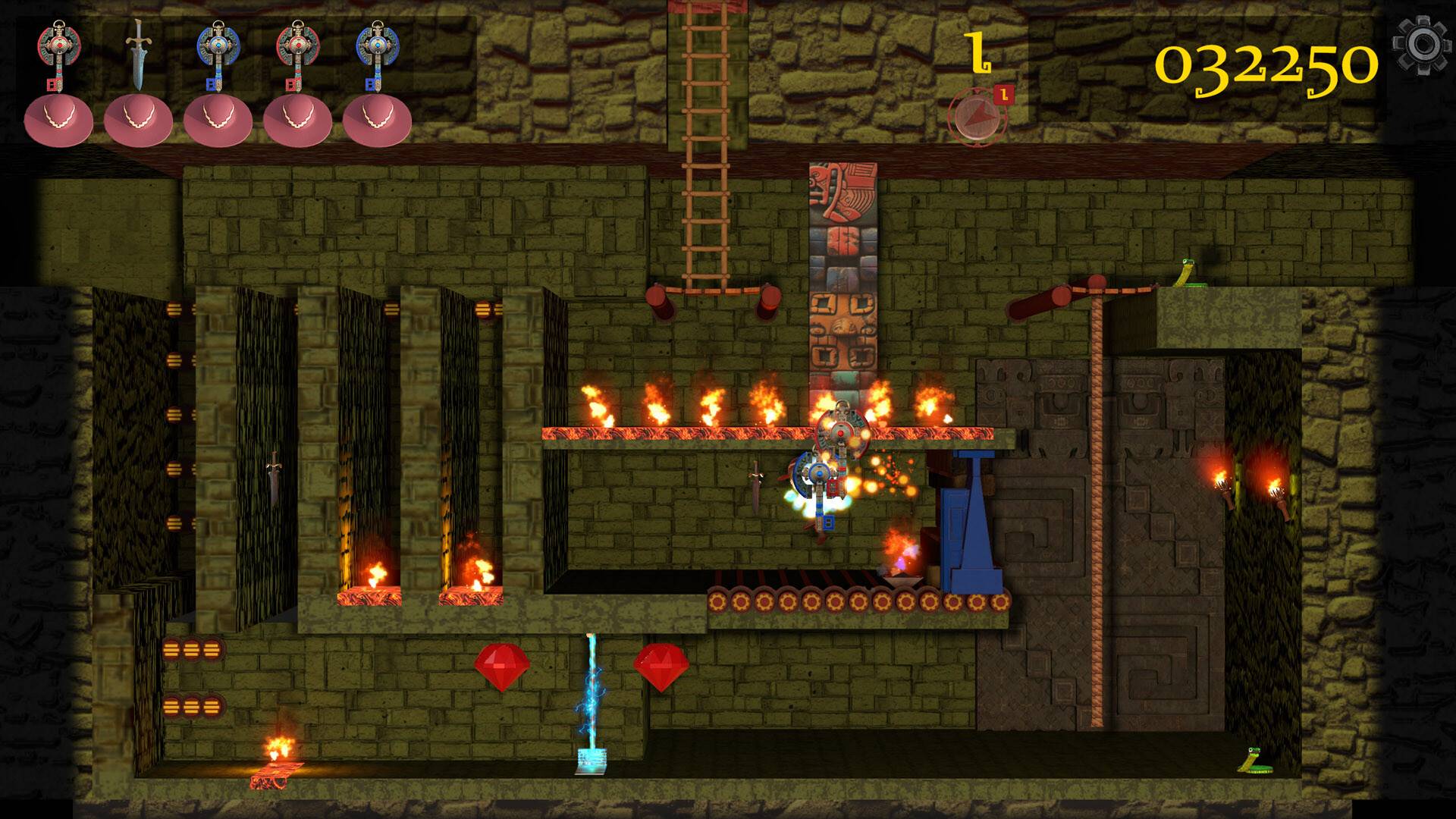Image resolution: width=1456 pixels, height=819 pixels.
Task: Click the red badge on the compass
Action: click(x=1003, y=93)
